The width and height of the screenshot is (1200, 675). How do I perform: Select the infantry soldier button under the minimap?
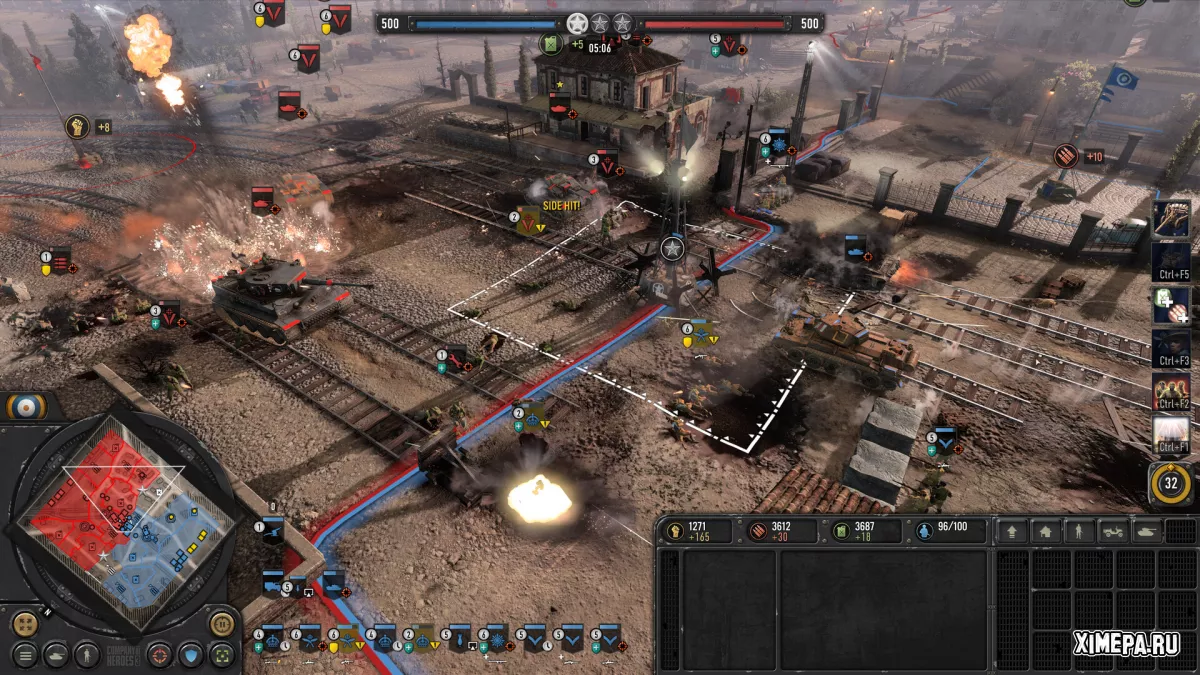click(x=87, y=655)
